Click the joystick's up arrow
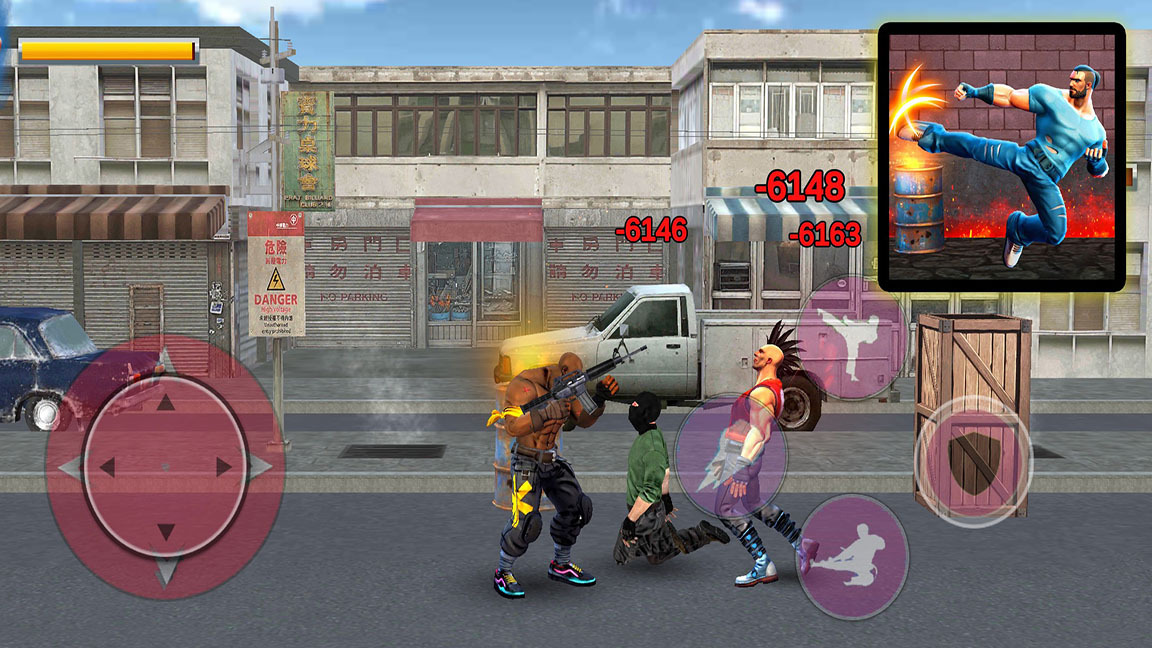 165,403
